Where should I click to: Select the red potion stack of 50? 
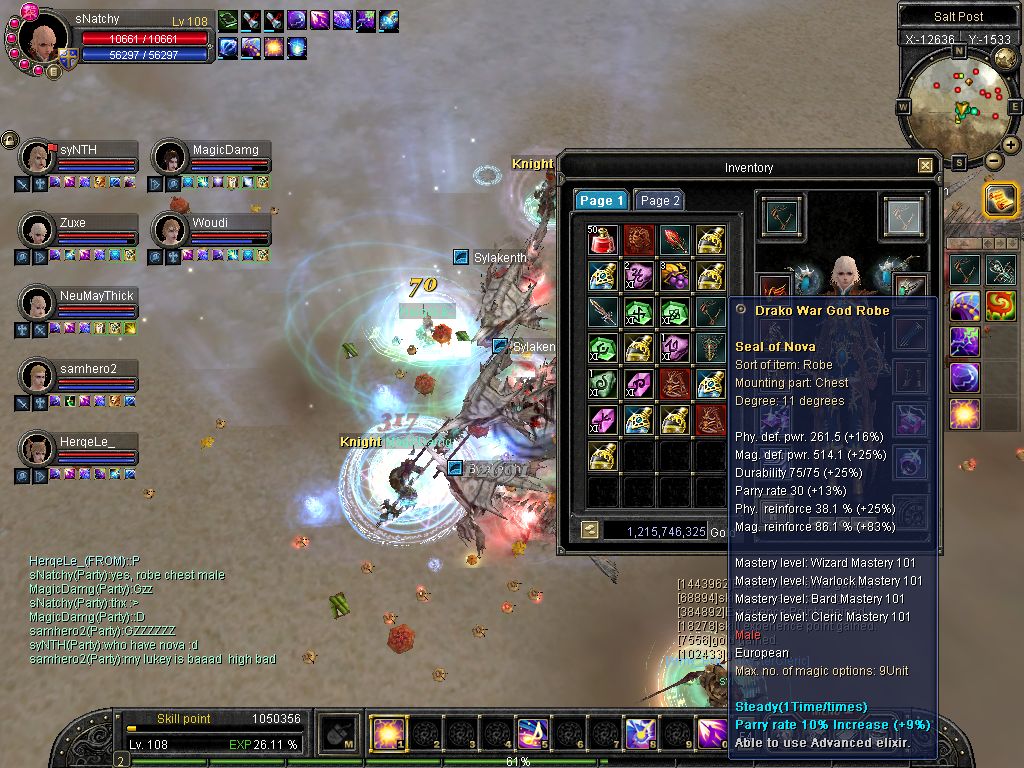602,240
